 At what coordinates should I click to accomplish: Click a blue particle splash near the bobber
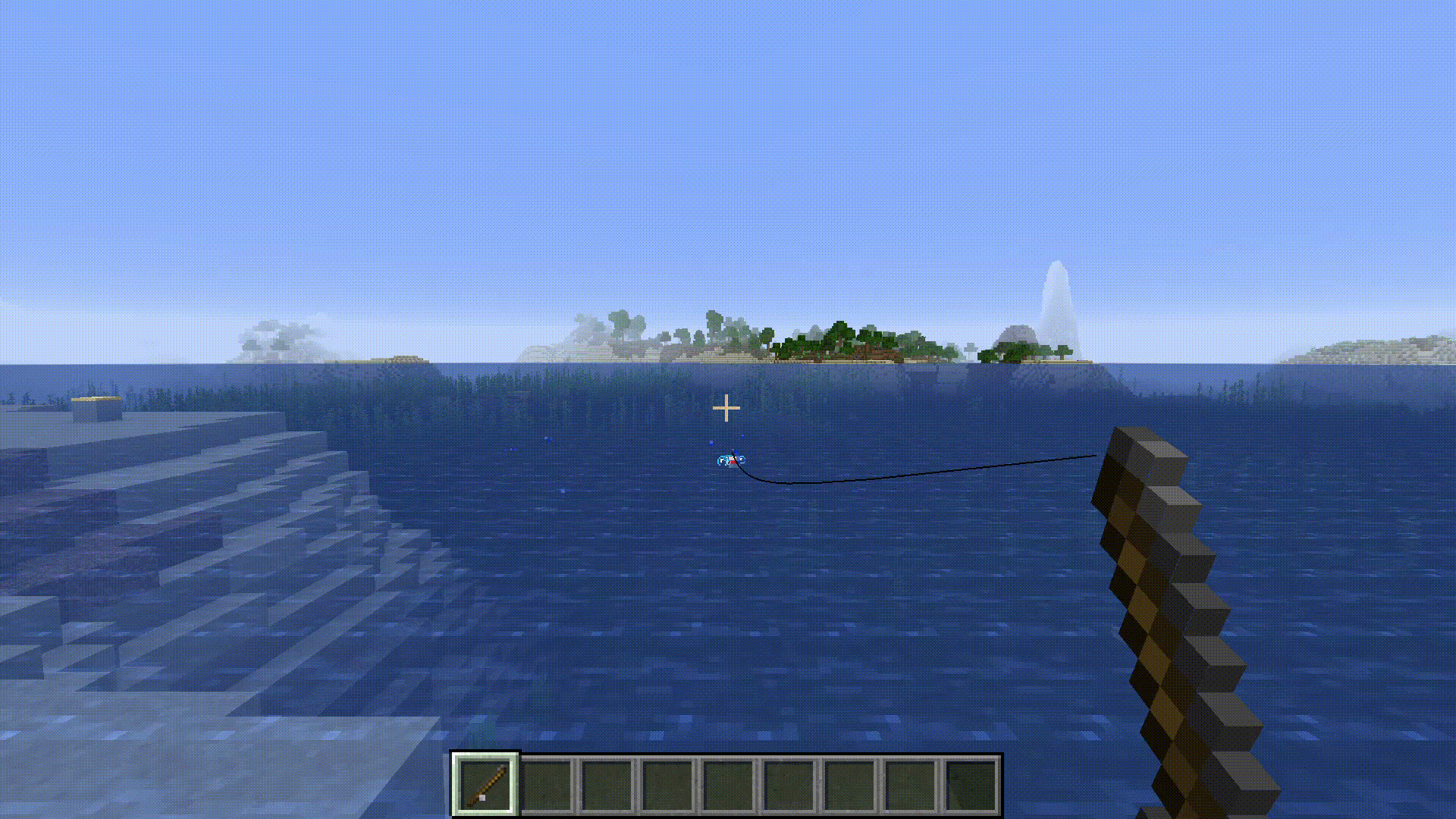click(x=711, y=442)
